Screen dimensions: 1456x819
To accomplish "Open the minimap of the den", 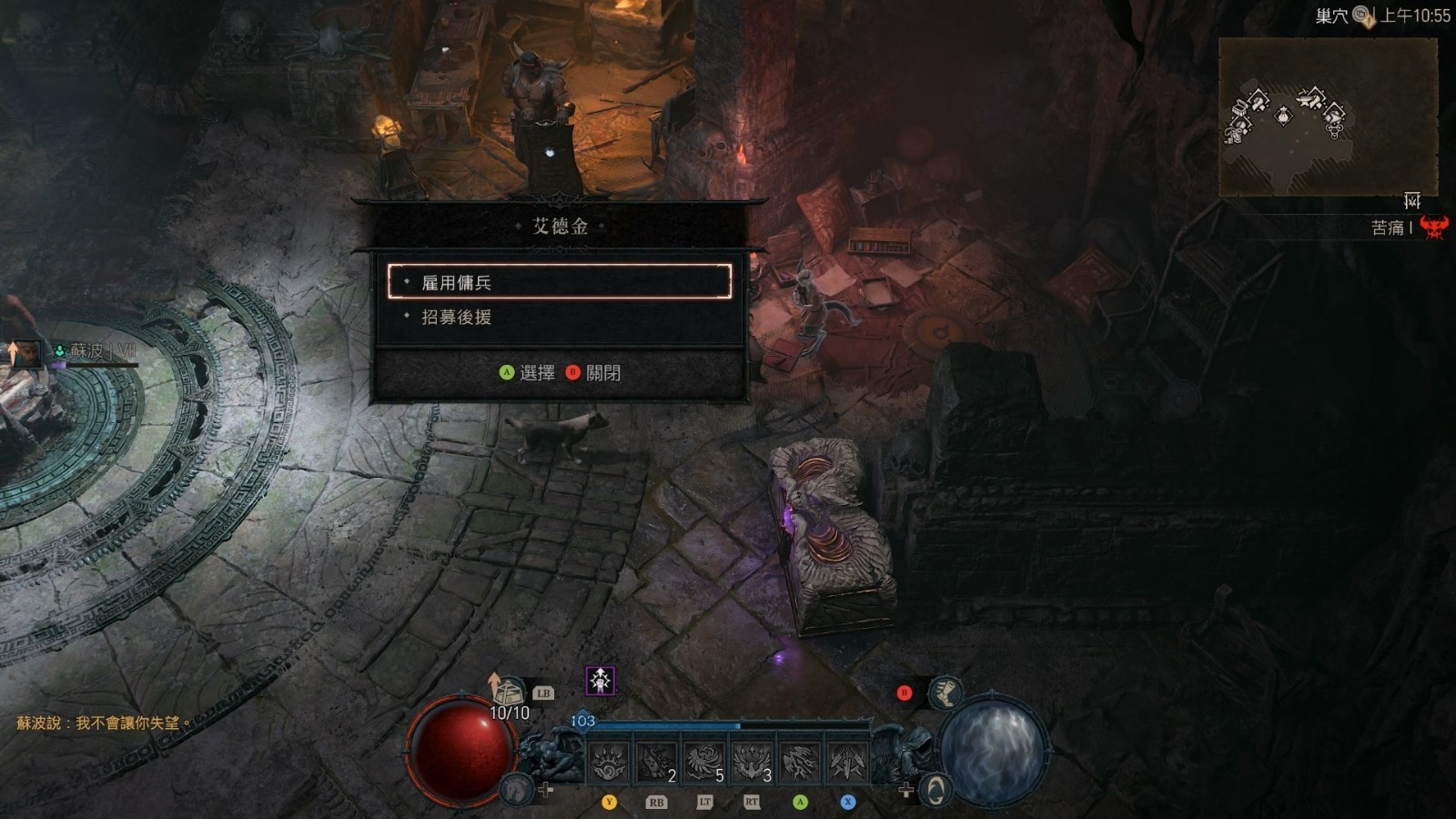I will [1328, 118].
